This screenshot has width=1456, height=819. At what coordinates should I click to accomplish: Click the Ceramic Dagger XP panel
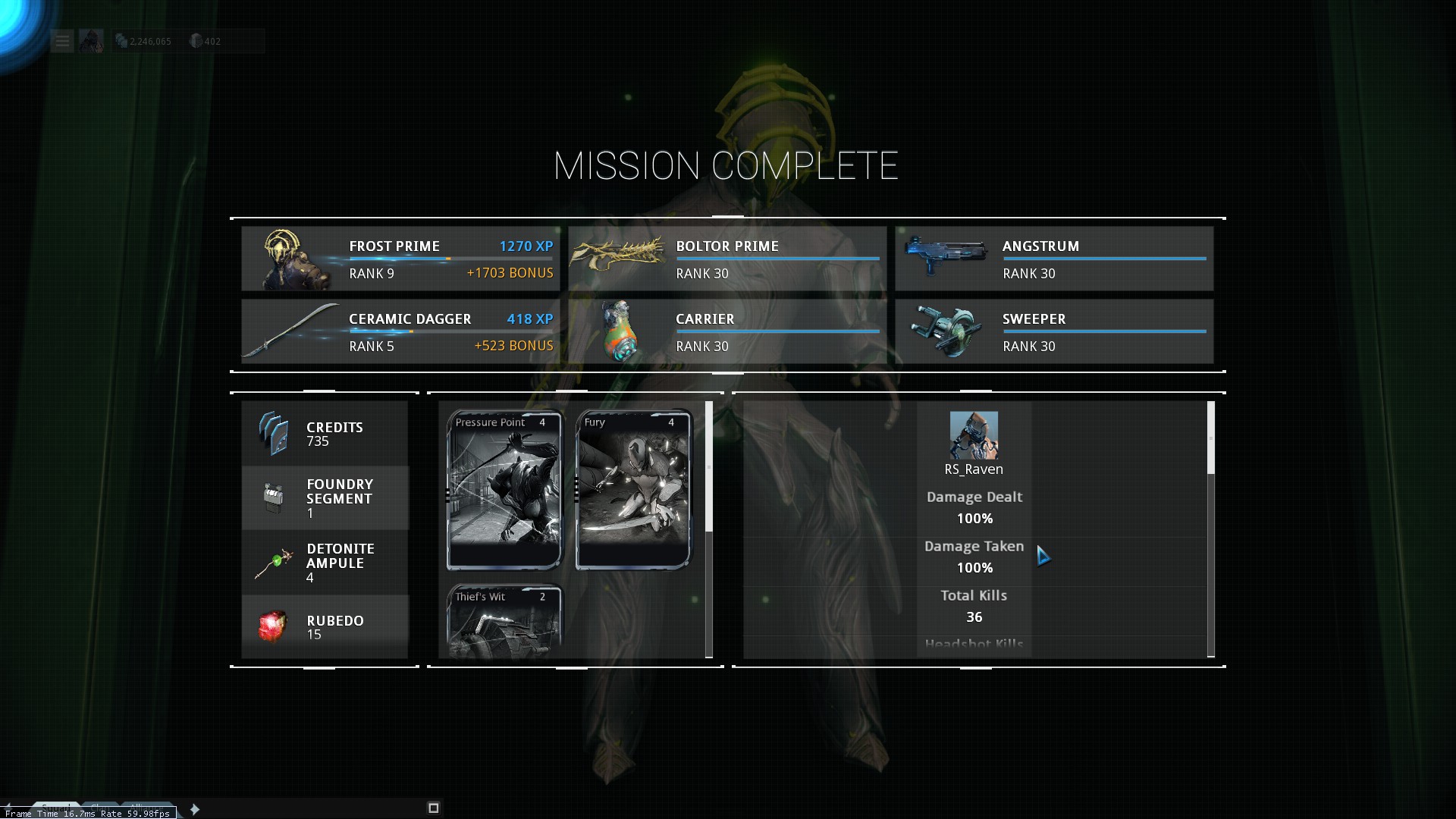(400, 331)
